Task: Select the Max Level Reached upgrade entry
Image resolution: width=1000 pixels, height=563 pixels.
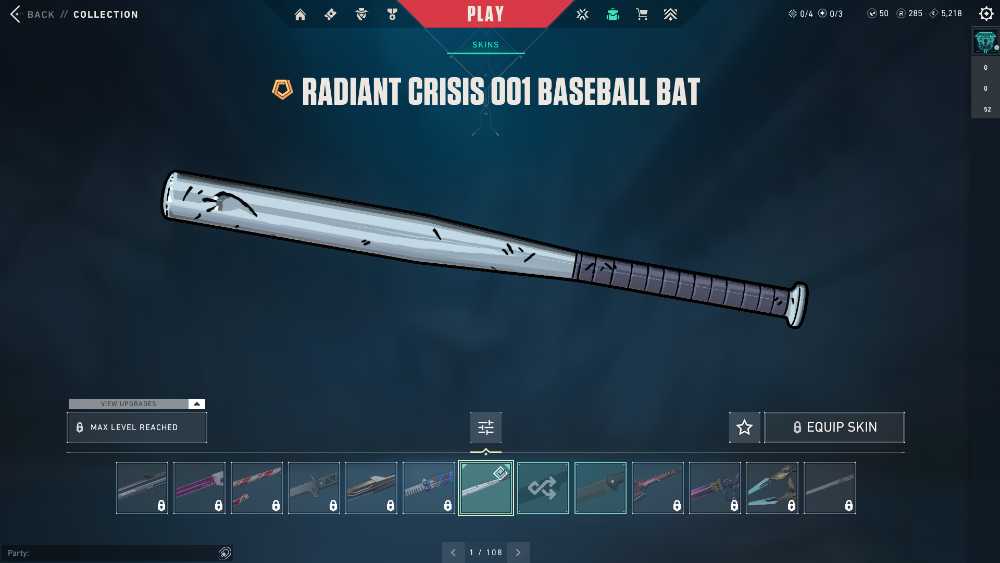Action: click(x=136, y=427)
